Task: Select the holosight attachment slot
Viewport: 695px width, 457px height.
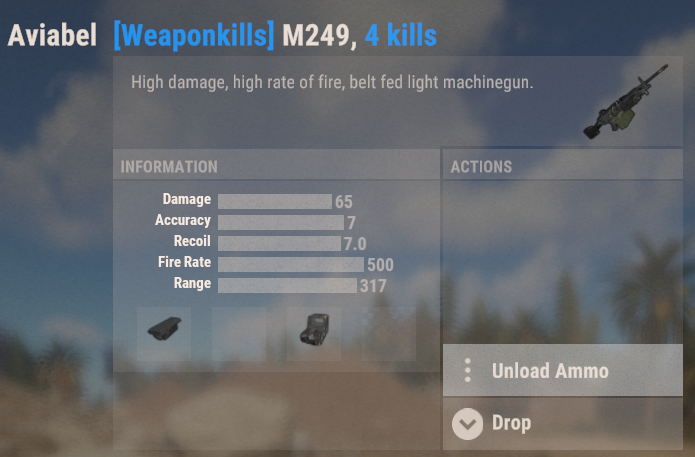Action: click(x=314, y=334)
